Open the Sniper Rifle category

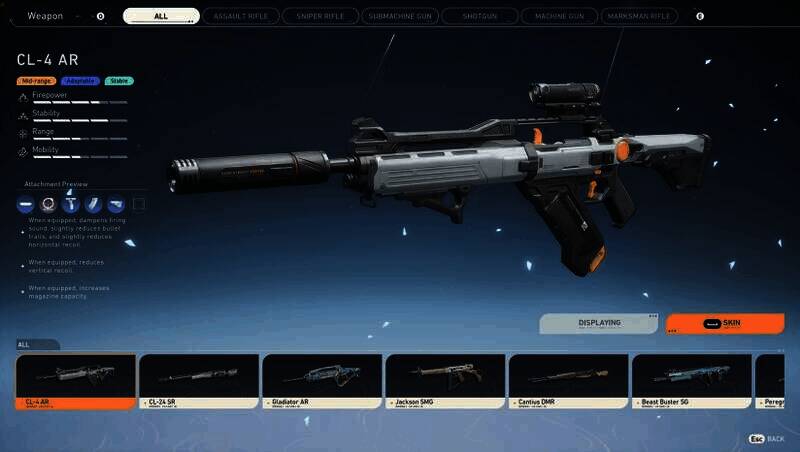point(319,16)
